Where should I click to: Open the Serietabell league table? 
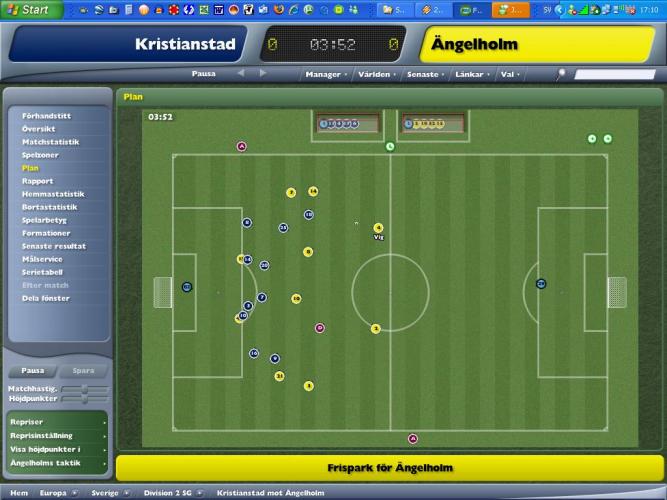(x=43, y=272)
